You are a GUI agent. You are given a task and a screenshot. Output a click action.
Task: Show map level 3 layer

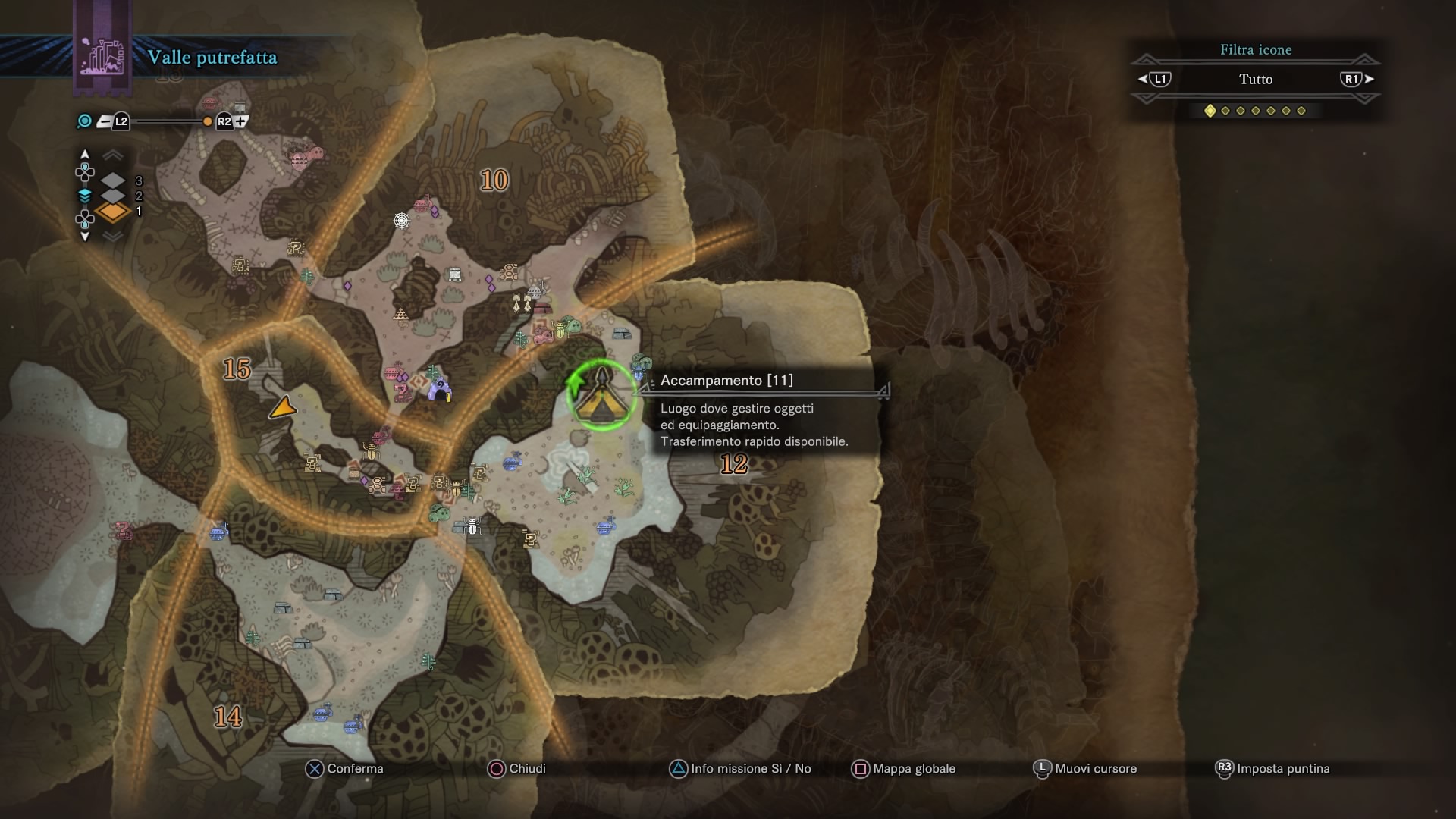pyautogui.click(x=114, y=180)
